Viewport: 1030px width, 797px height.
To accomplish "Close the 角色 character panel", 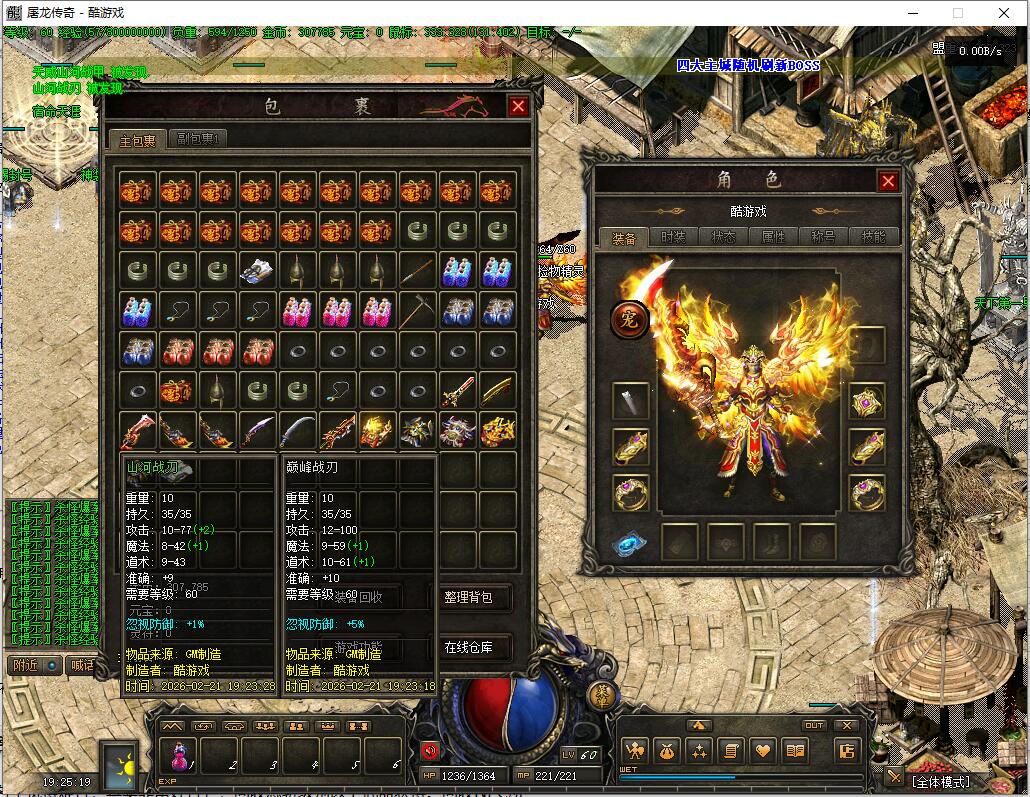I will click(887, 181).
